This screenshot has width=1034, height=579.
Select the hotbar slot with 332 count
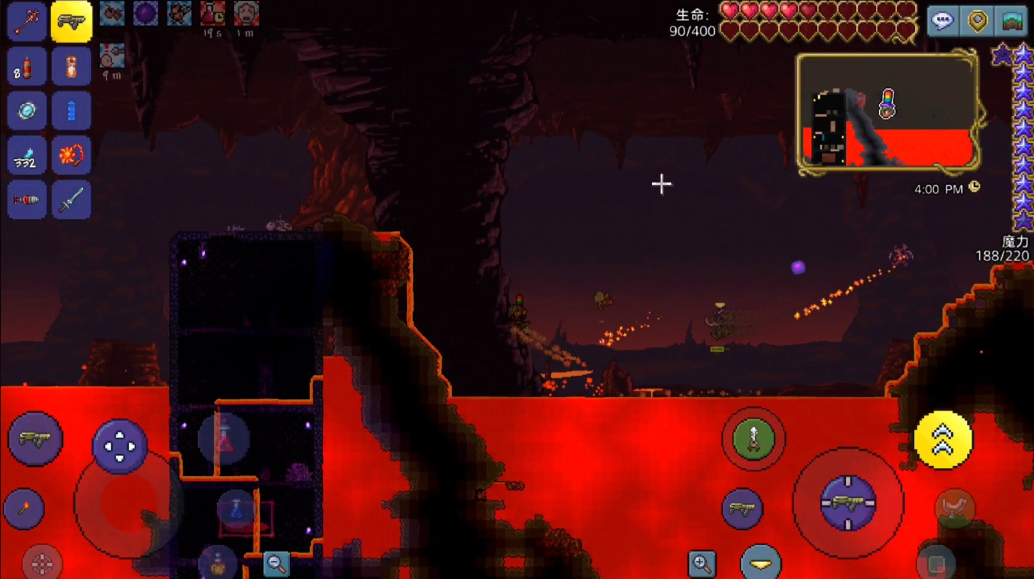27,156
